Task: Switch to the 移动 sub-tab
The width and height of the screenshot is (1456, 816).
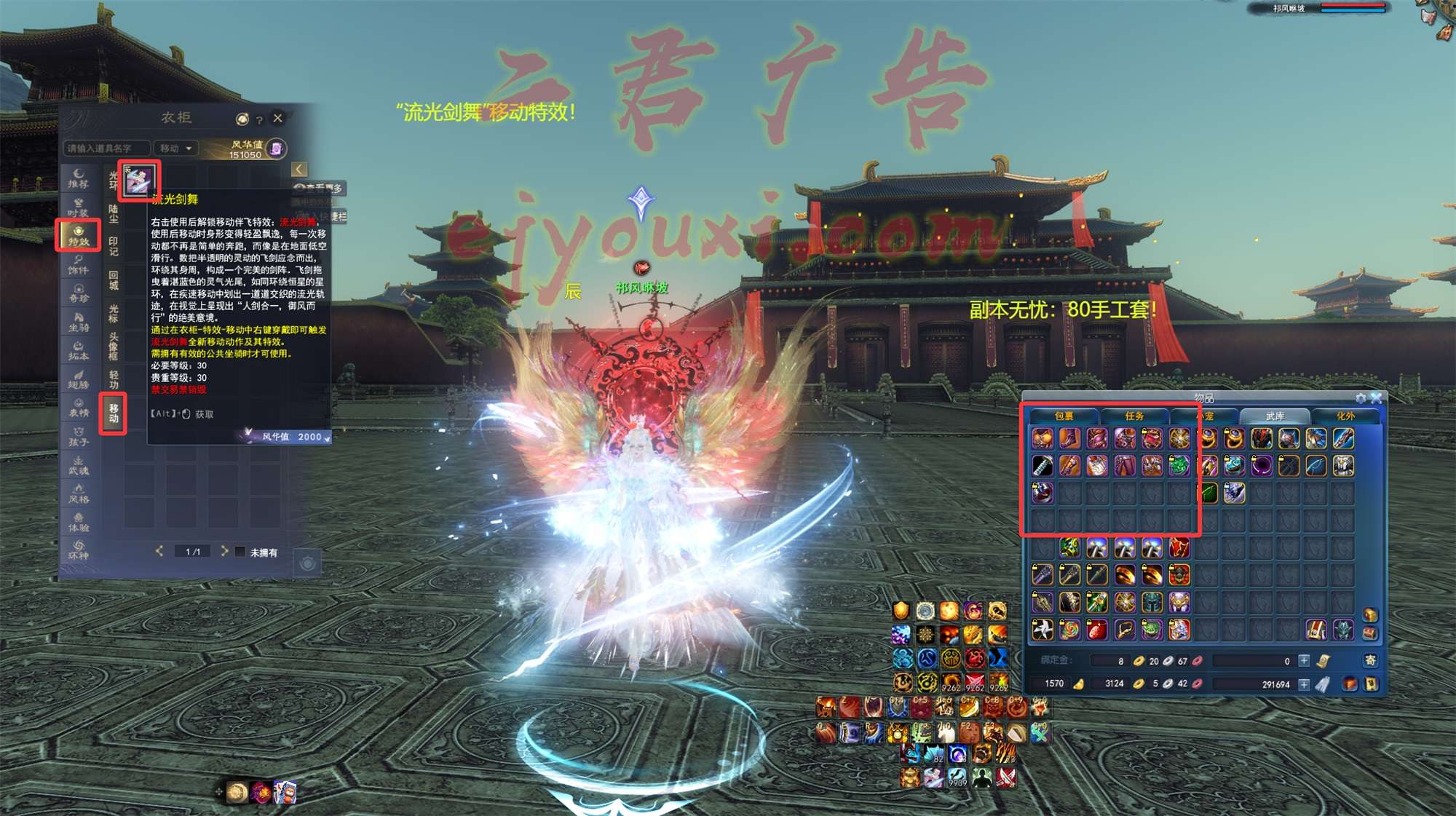Action: coord(114,413)
